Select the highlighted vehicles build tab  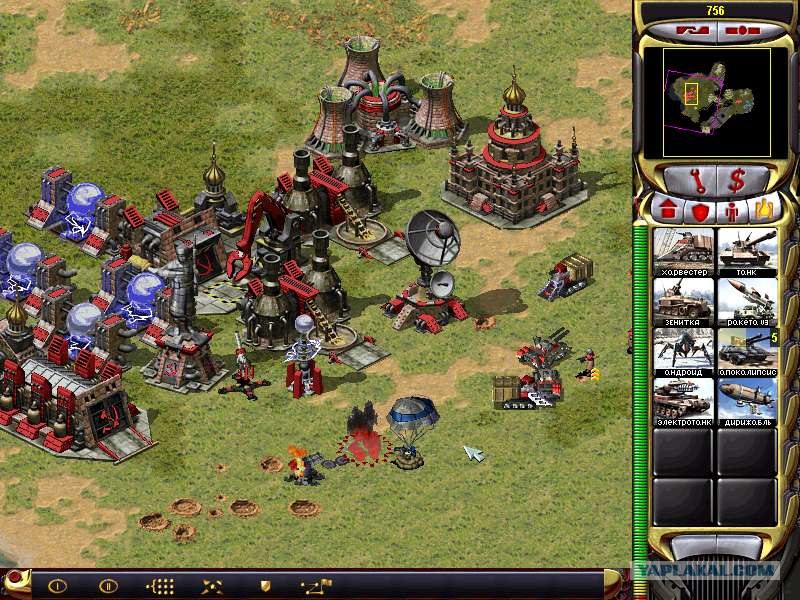pyautogui.click(x=764, y=211)
